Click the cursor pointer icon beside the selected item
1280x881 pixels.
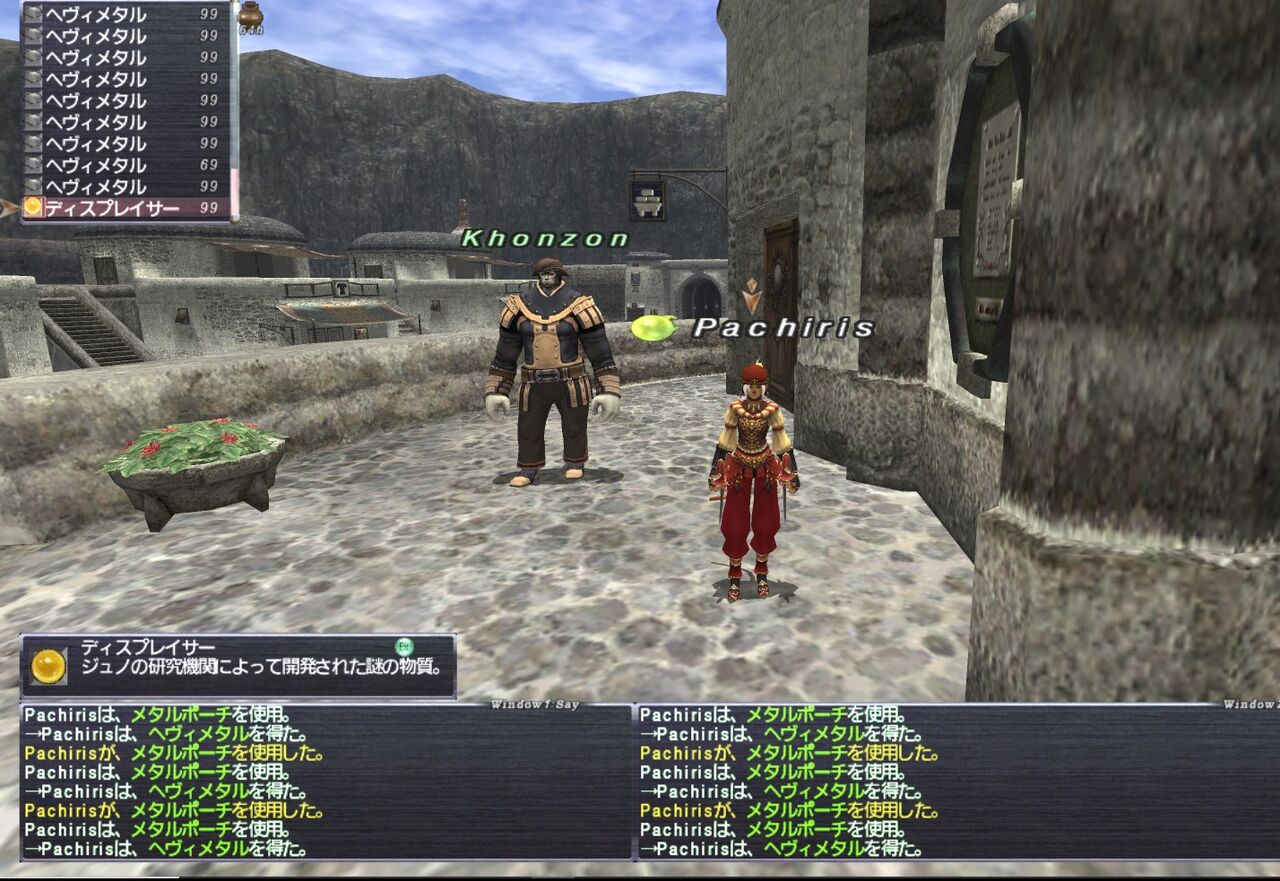pos(6,206)
